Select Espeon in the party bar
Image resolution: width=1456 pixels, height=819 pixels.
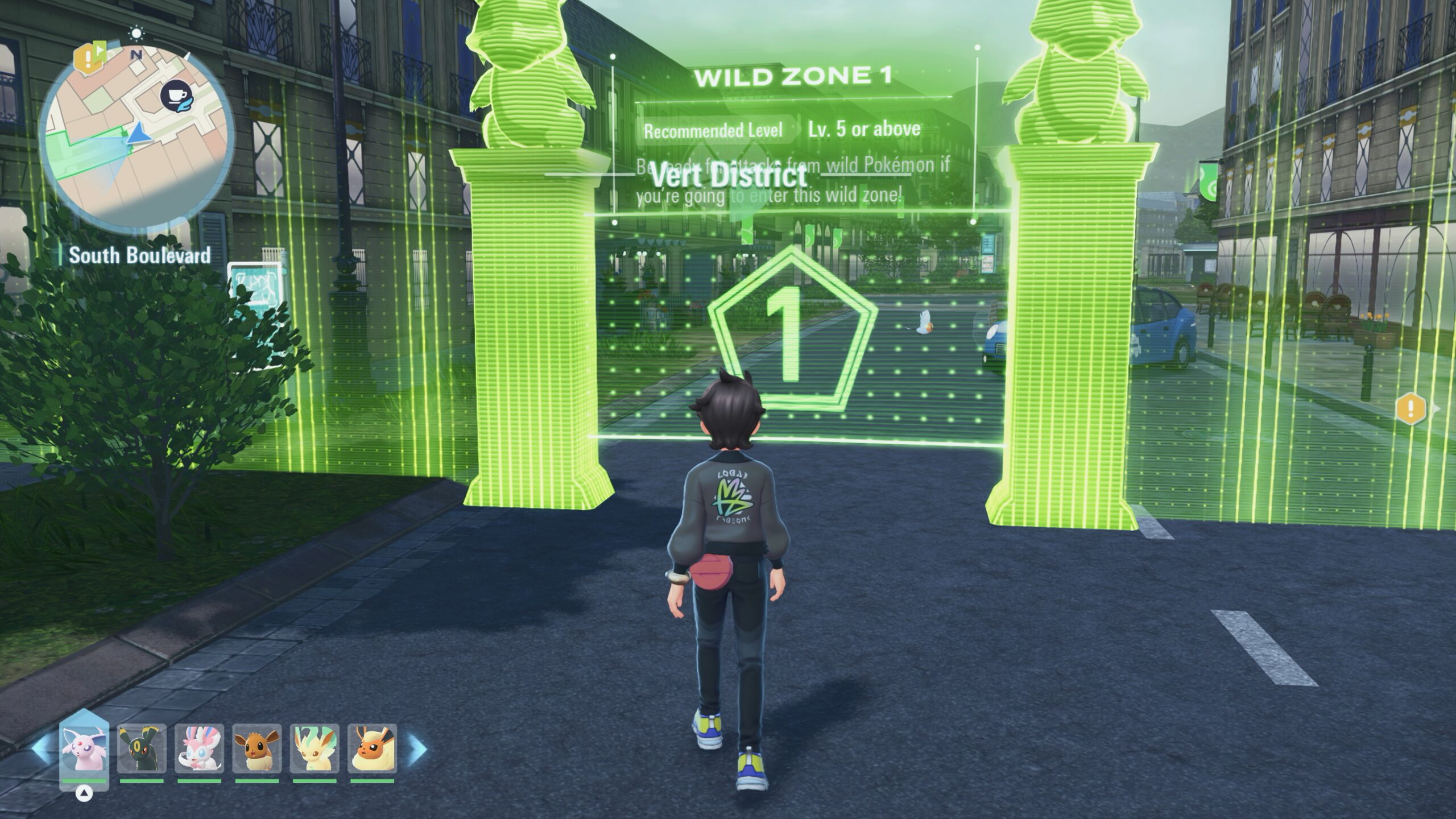[x=84, y=748]
